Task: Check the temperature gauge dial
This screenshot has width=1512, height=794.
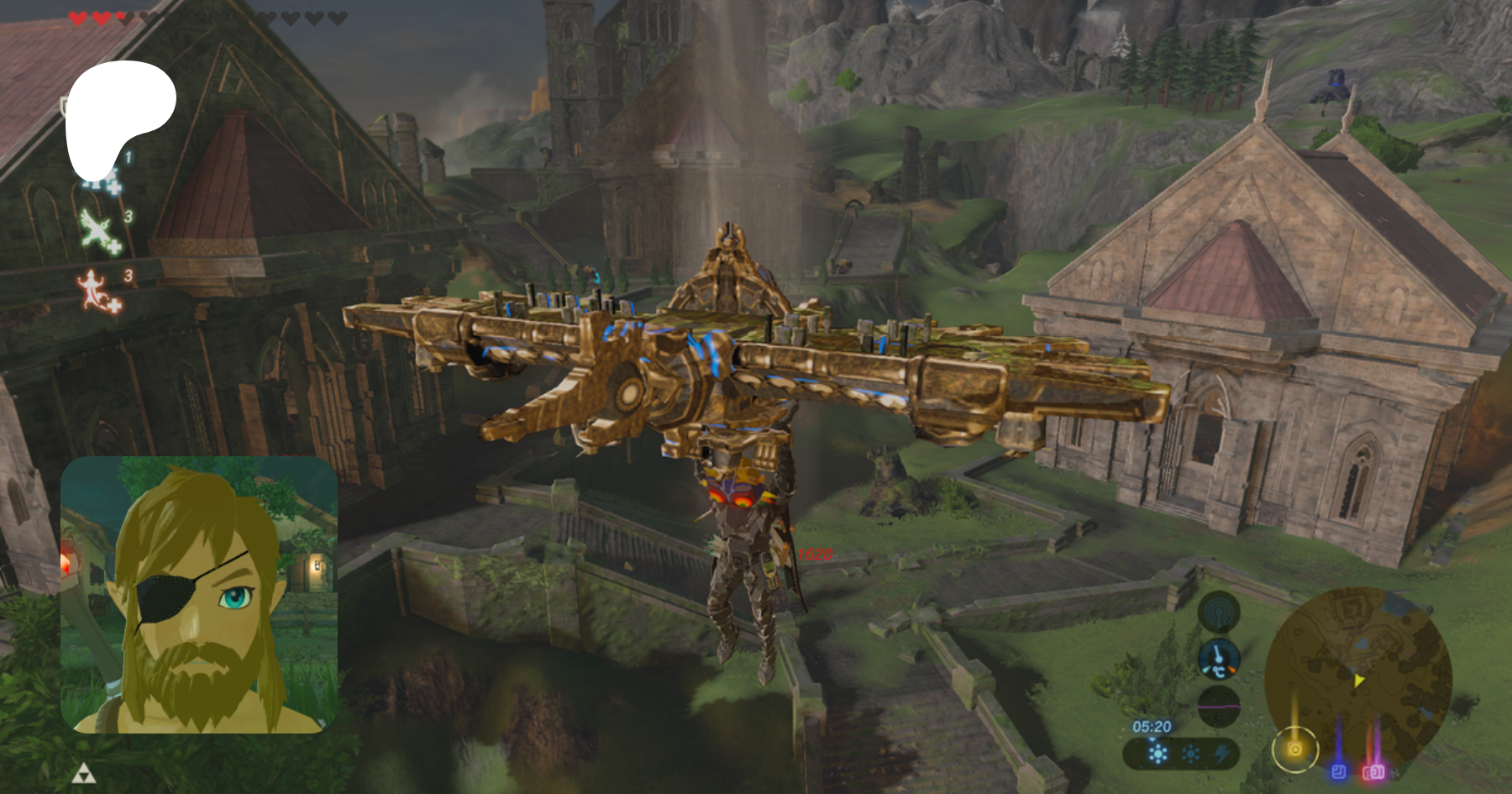Action: click(1218, 659)
